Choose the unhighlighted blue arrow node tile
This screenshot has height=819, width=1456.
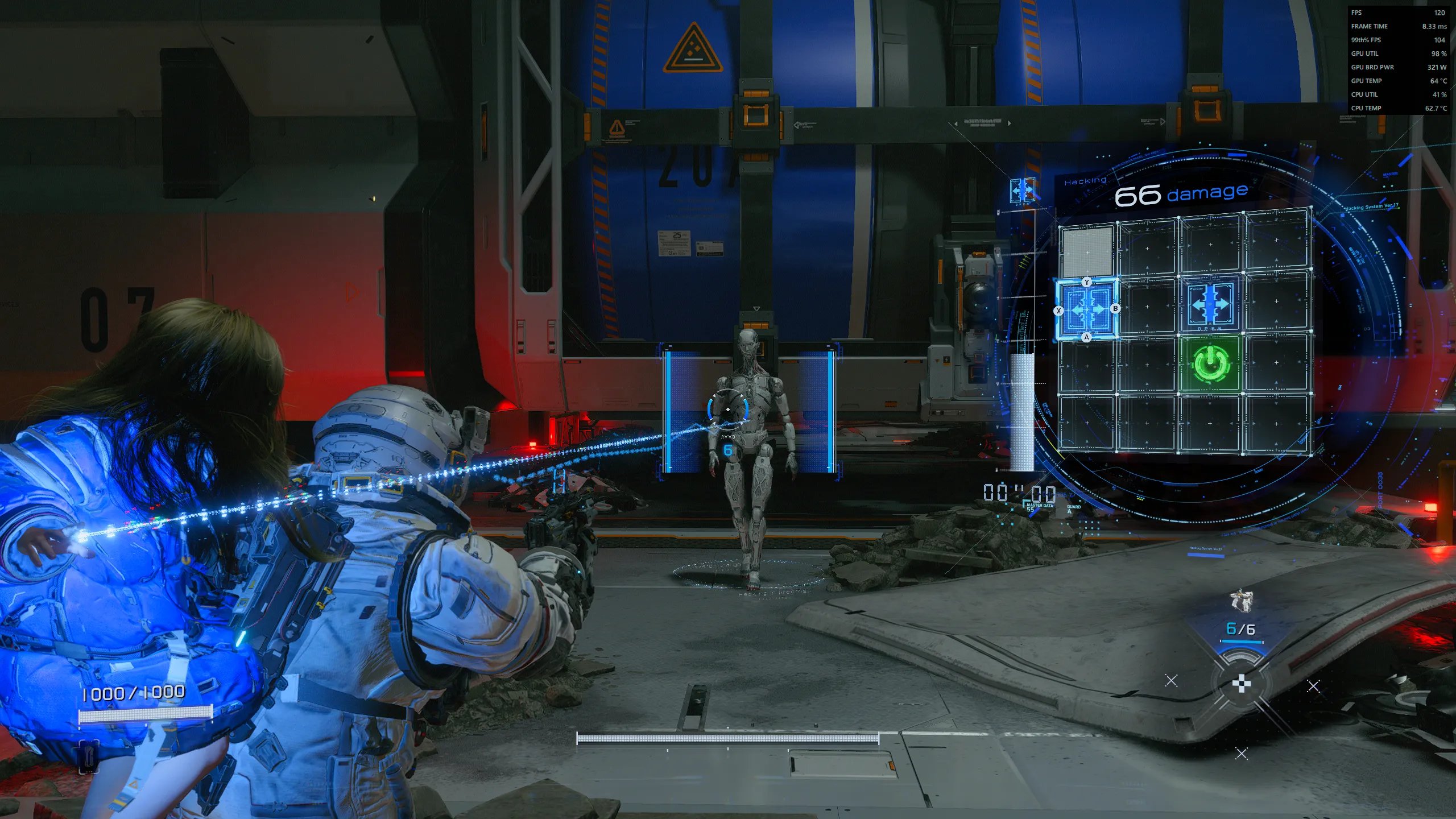click(1210, 305)
